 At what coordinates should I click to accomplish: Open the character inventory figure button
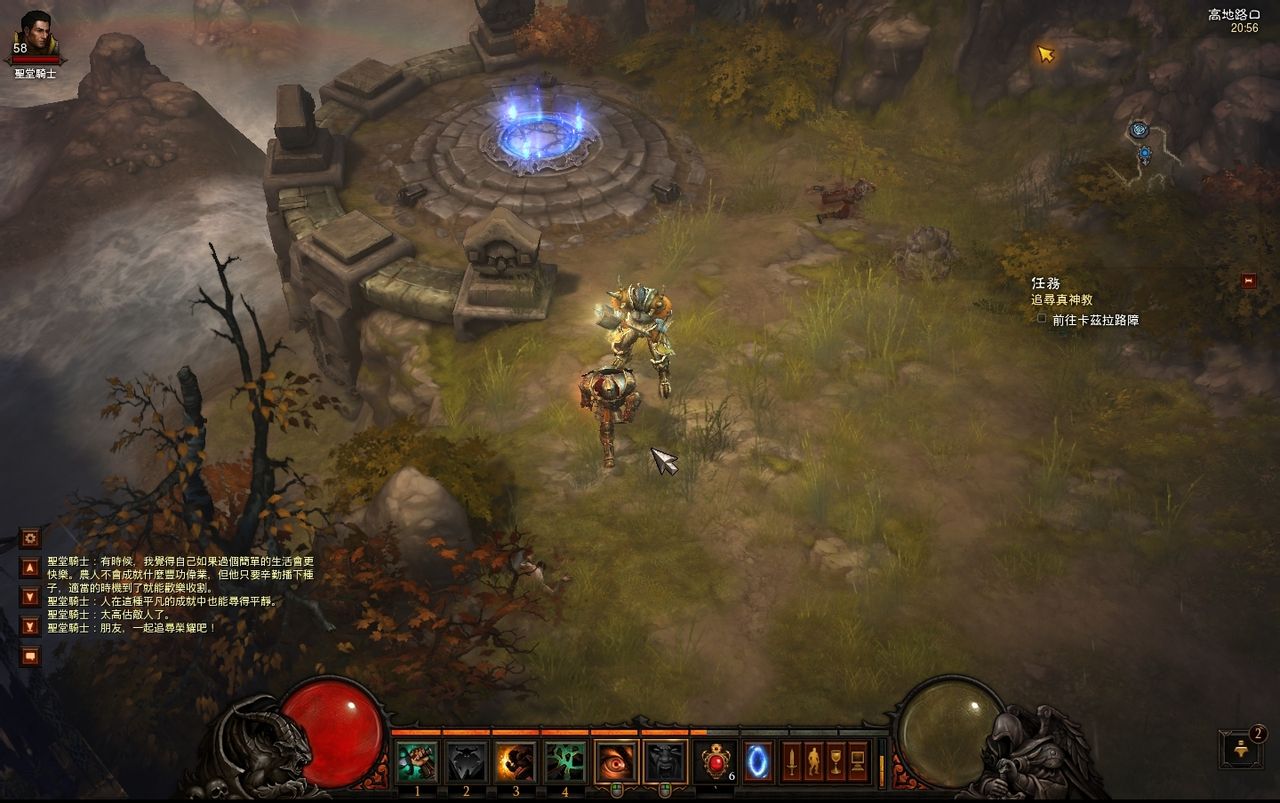pyautogui.click(x=813, y=762)
